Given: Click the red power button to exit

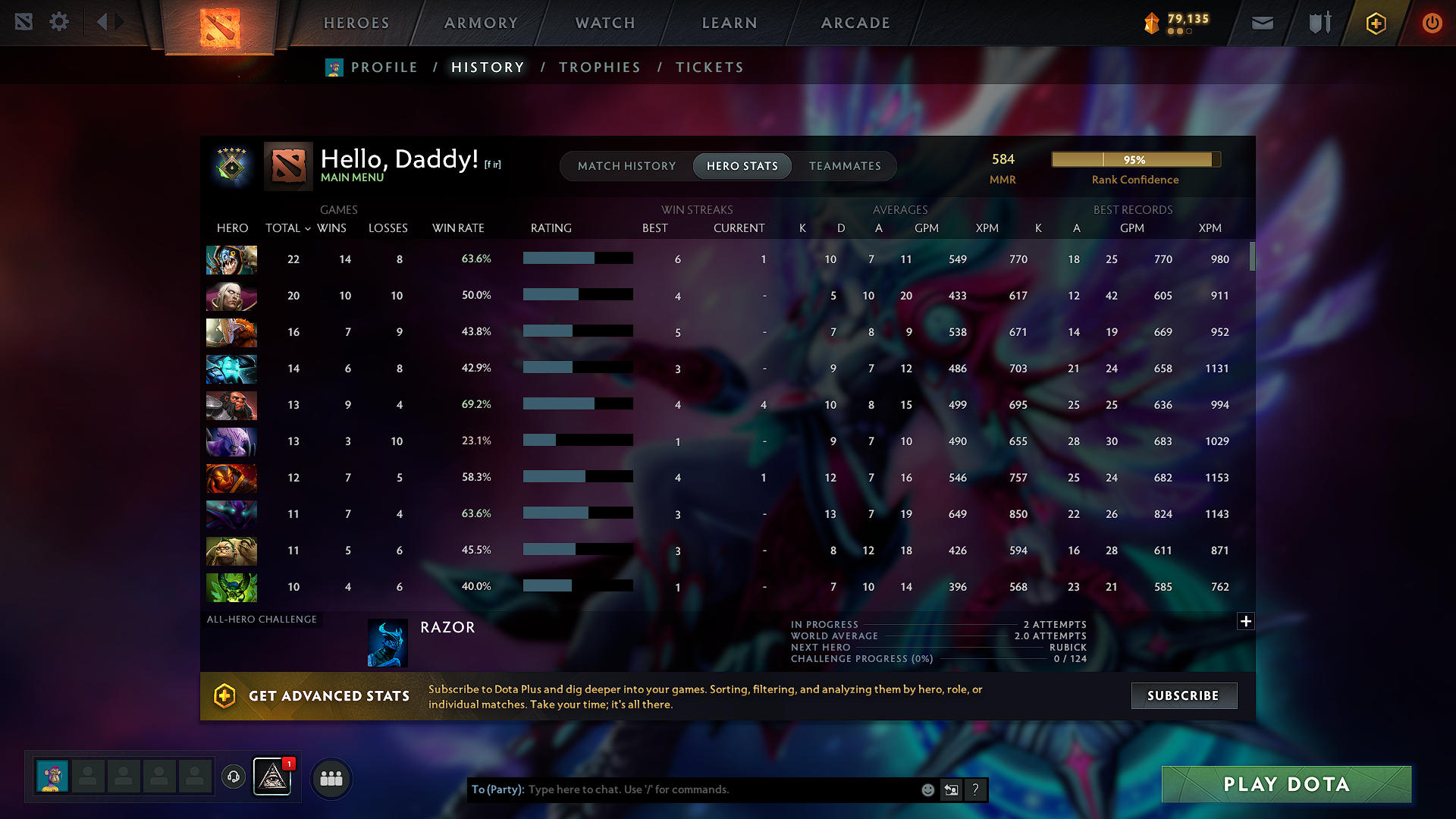Looking at the screenshot, I should (x=1432, y=23).
